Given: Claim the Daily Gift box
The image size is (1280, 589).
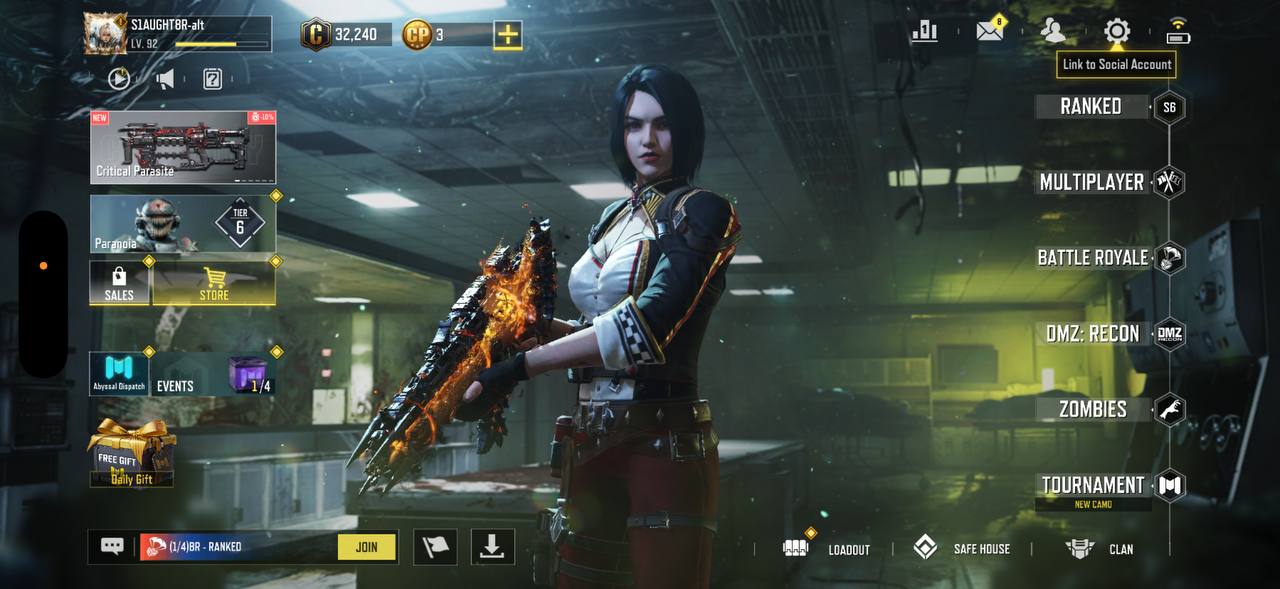Looking at the screenshot, I should 132,454.
